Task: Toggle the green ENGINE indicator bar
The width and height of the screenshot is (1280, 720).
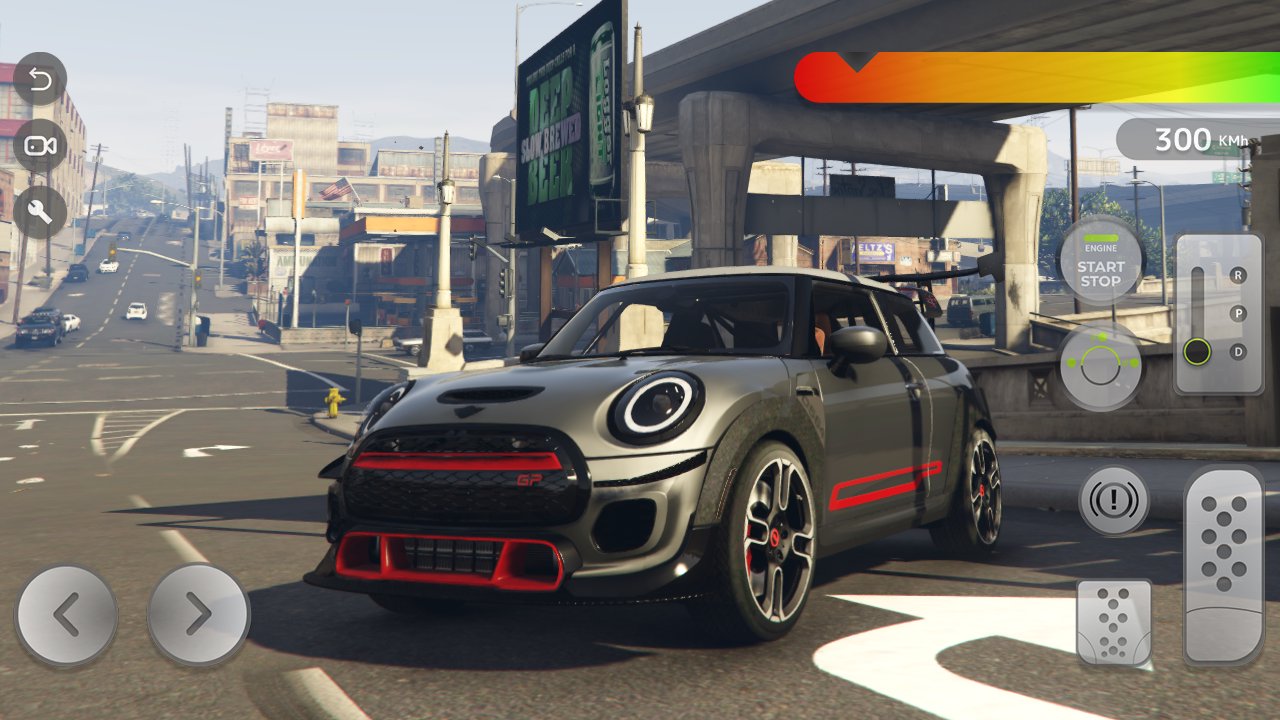Action: tap(1100, 240)
